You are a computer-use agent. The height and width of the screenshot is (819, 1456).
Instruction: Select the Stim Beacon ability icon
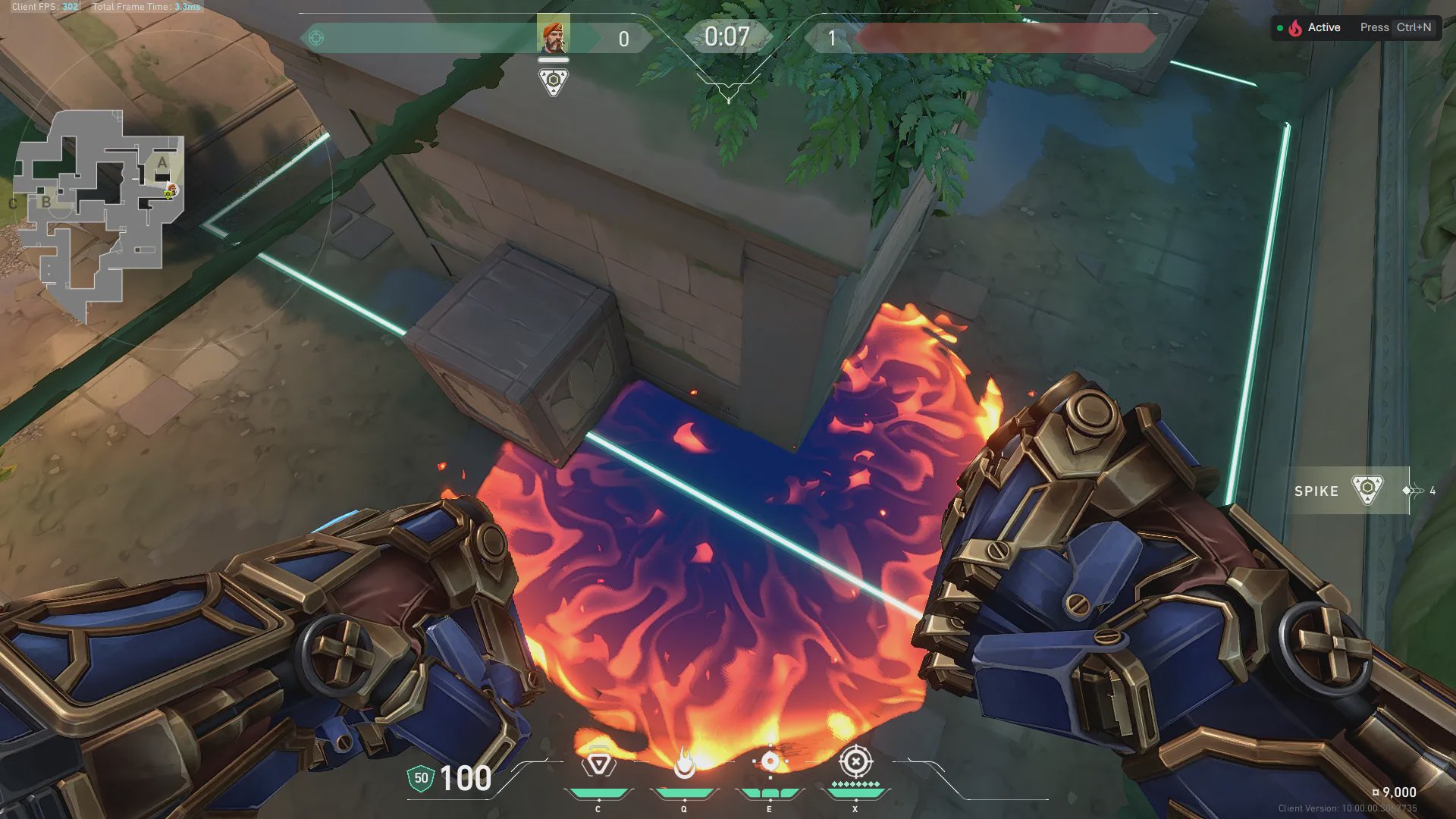[x=598, y=764]
